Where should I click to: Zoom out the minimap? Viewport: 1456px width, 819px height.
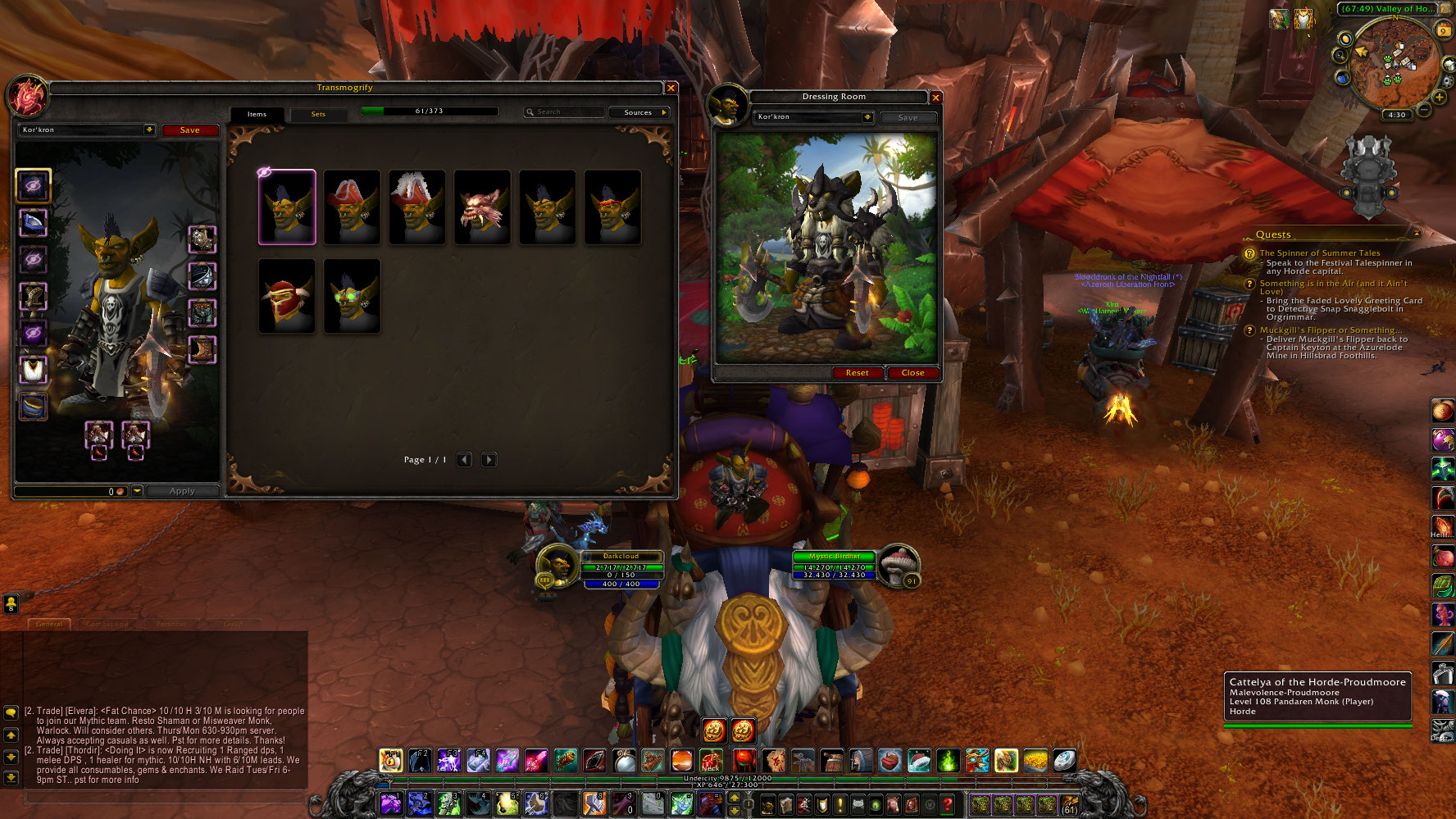point(1424,109)
